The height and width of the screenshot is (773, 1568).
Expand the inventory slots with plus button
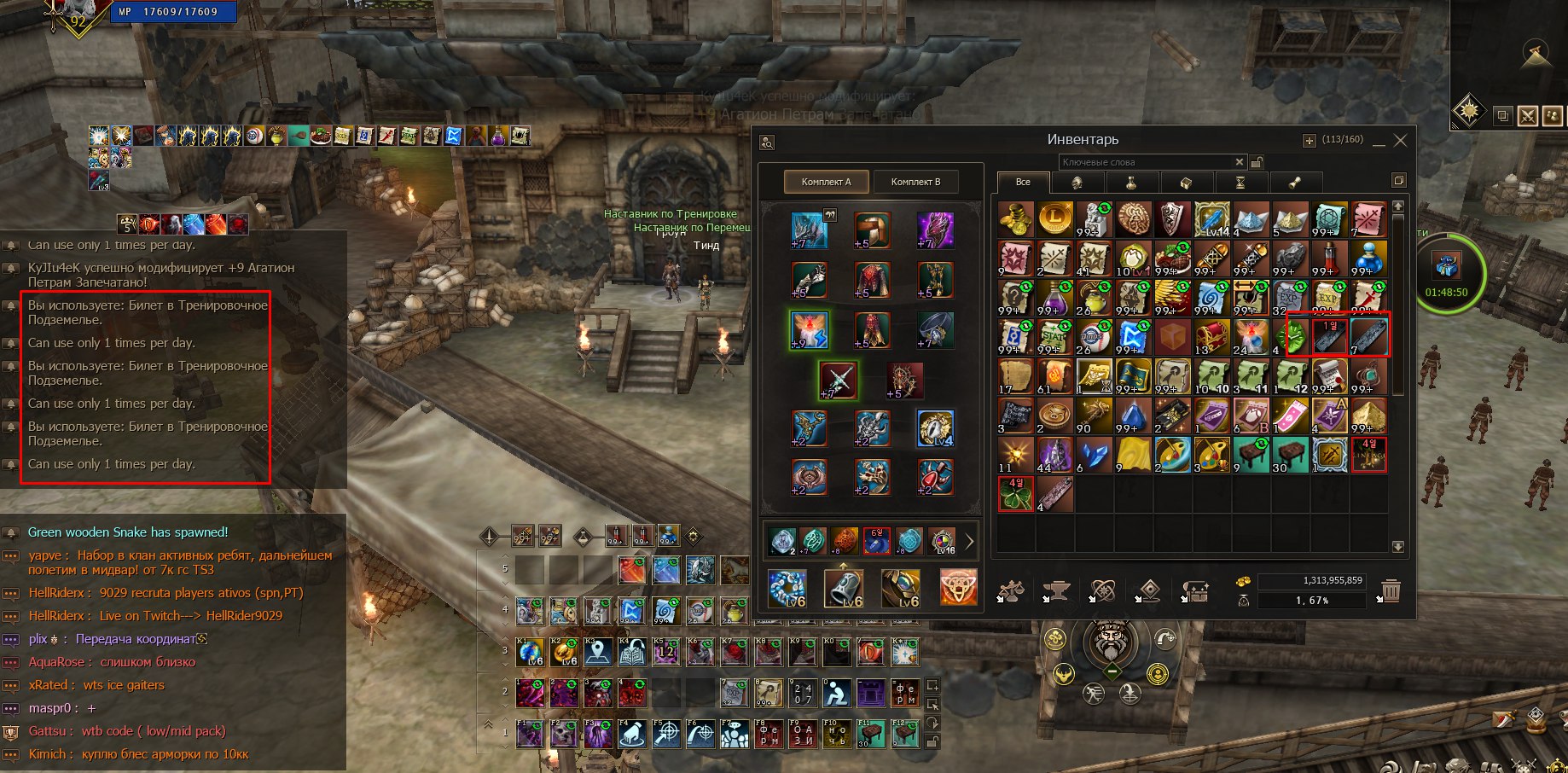[1309, 141]
